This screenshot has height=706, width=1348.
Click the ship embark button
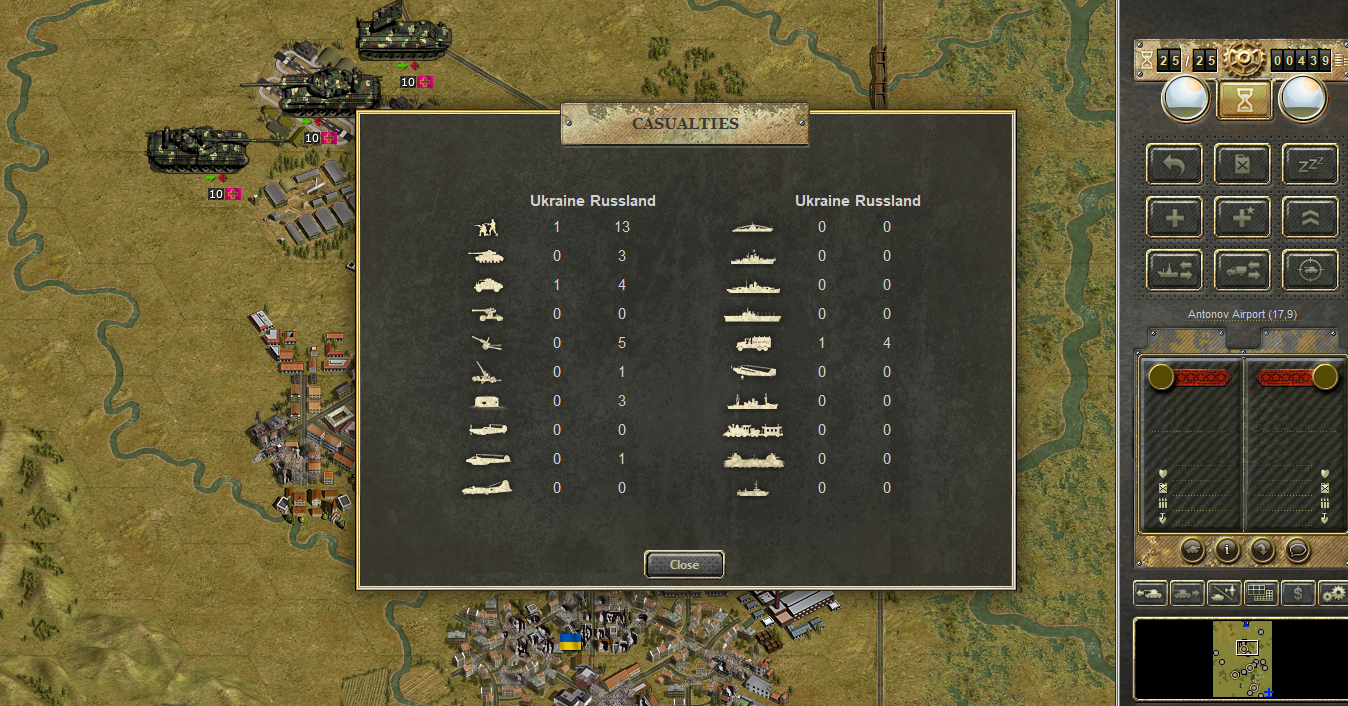click(x=1175, y=270)
